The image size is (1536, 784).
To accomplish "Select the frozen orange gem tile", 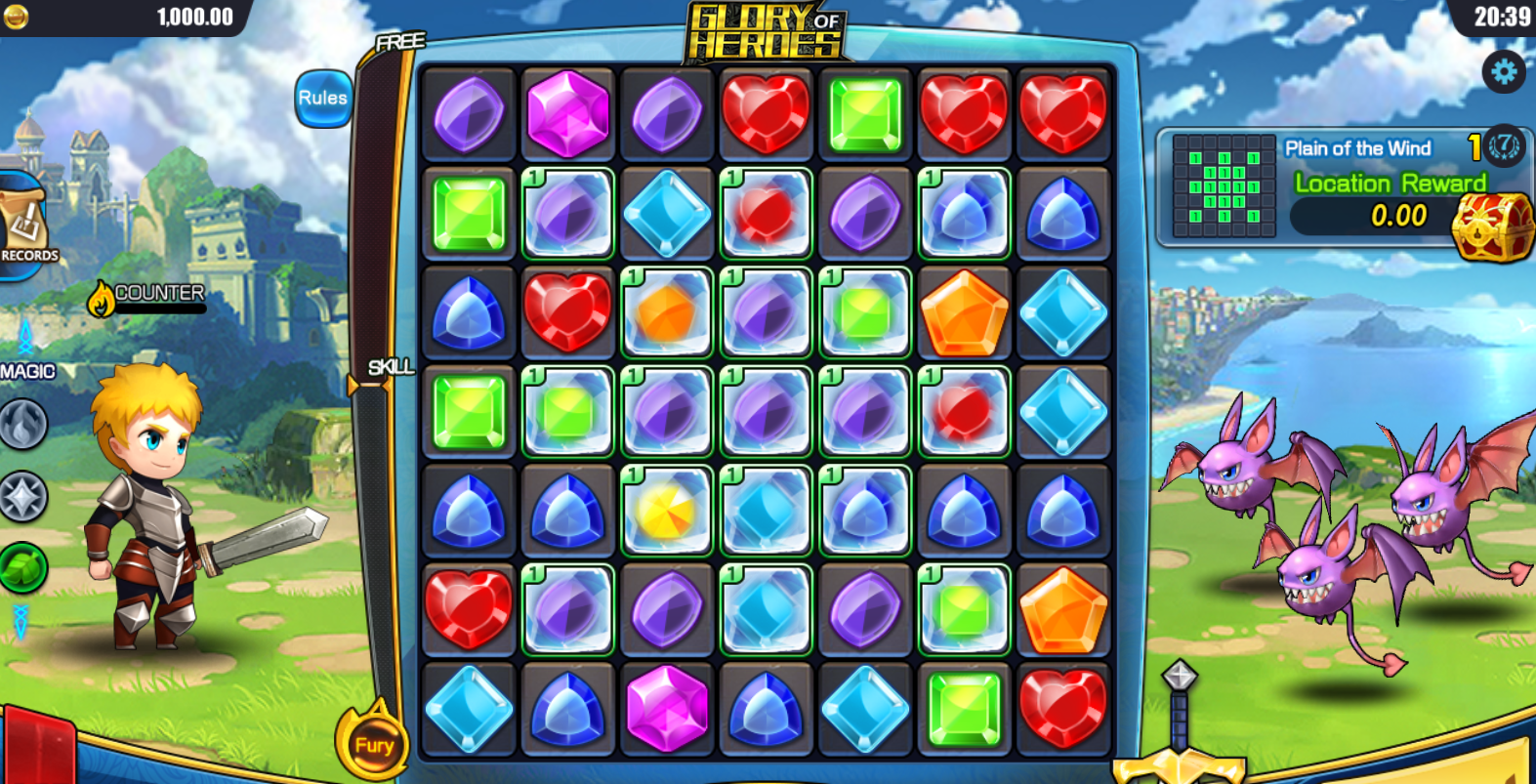I will (667, 312).
